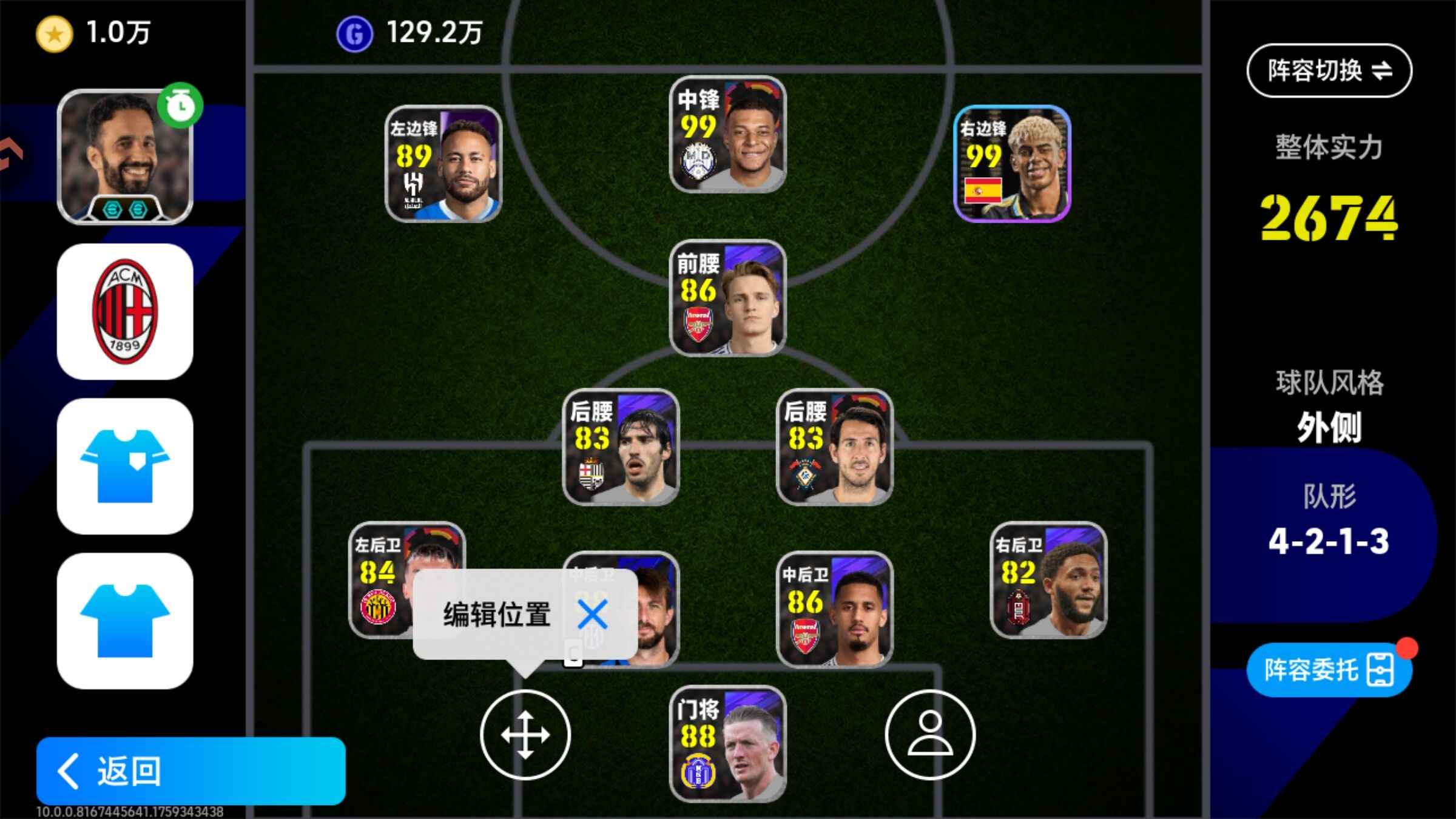
Task: Select the 前腰 86 attacking midfielder card
Action: pos(727,298)
